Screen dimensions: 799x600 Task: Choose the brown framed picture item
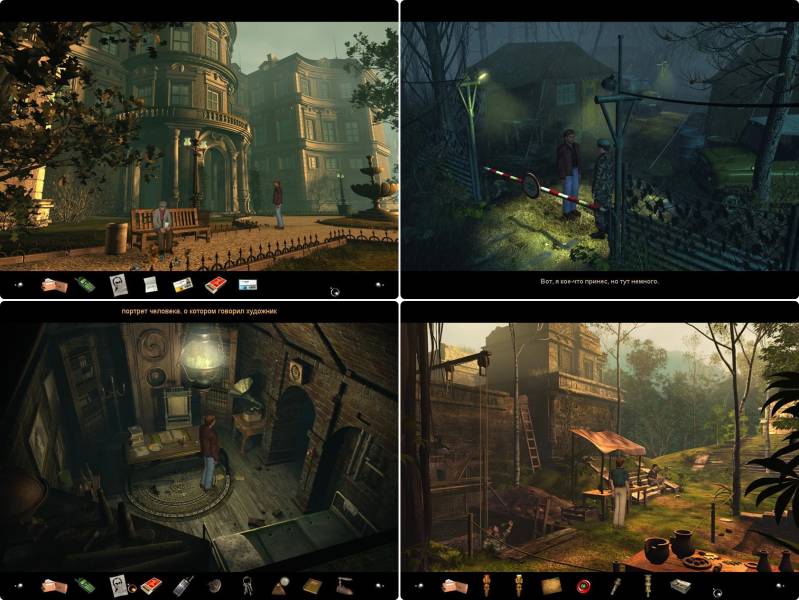pyautogui.click(x=551, y=586)
